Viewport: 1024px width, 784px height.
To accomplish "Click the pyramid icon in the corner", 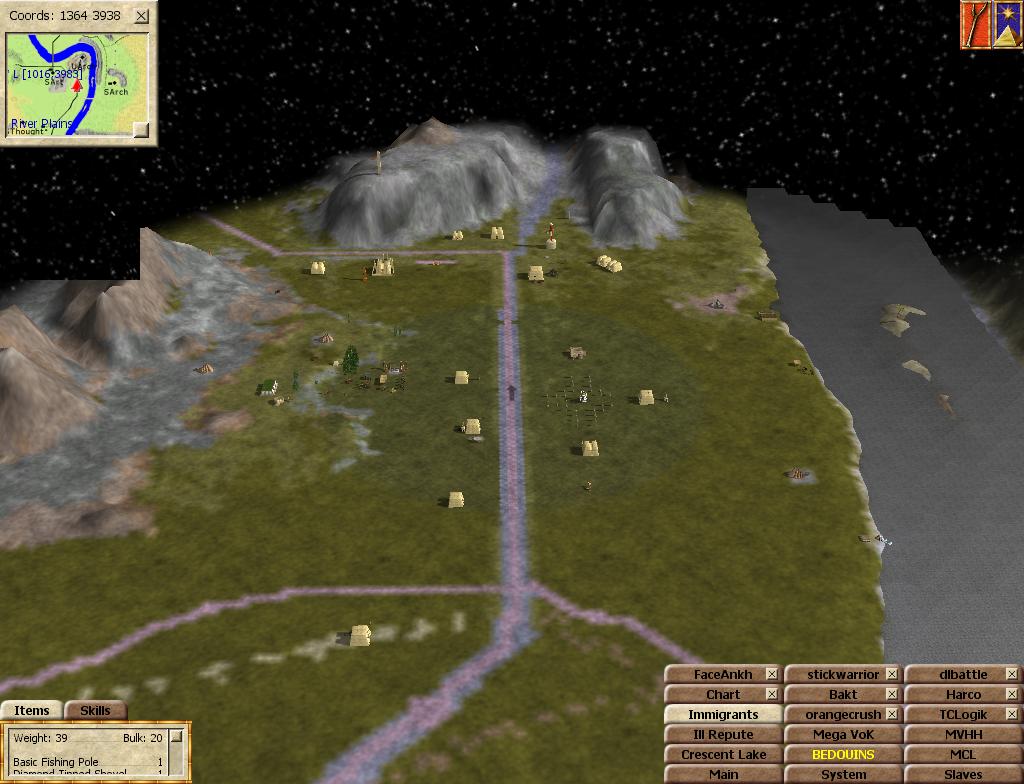I will click(1006, 25).
